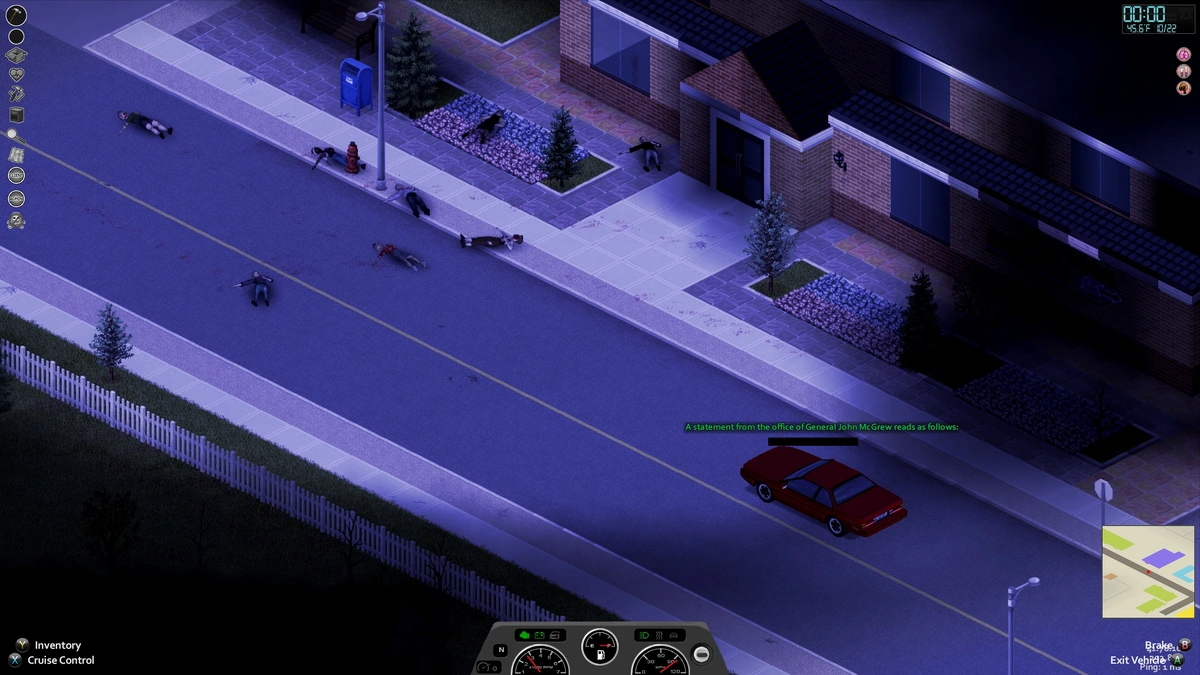The height and width of the screenshot is (675, 1200).
Task: Open the heater control on the dashboard
Action: tap(659, 635)
